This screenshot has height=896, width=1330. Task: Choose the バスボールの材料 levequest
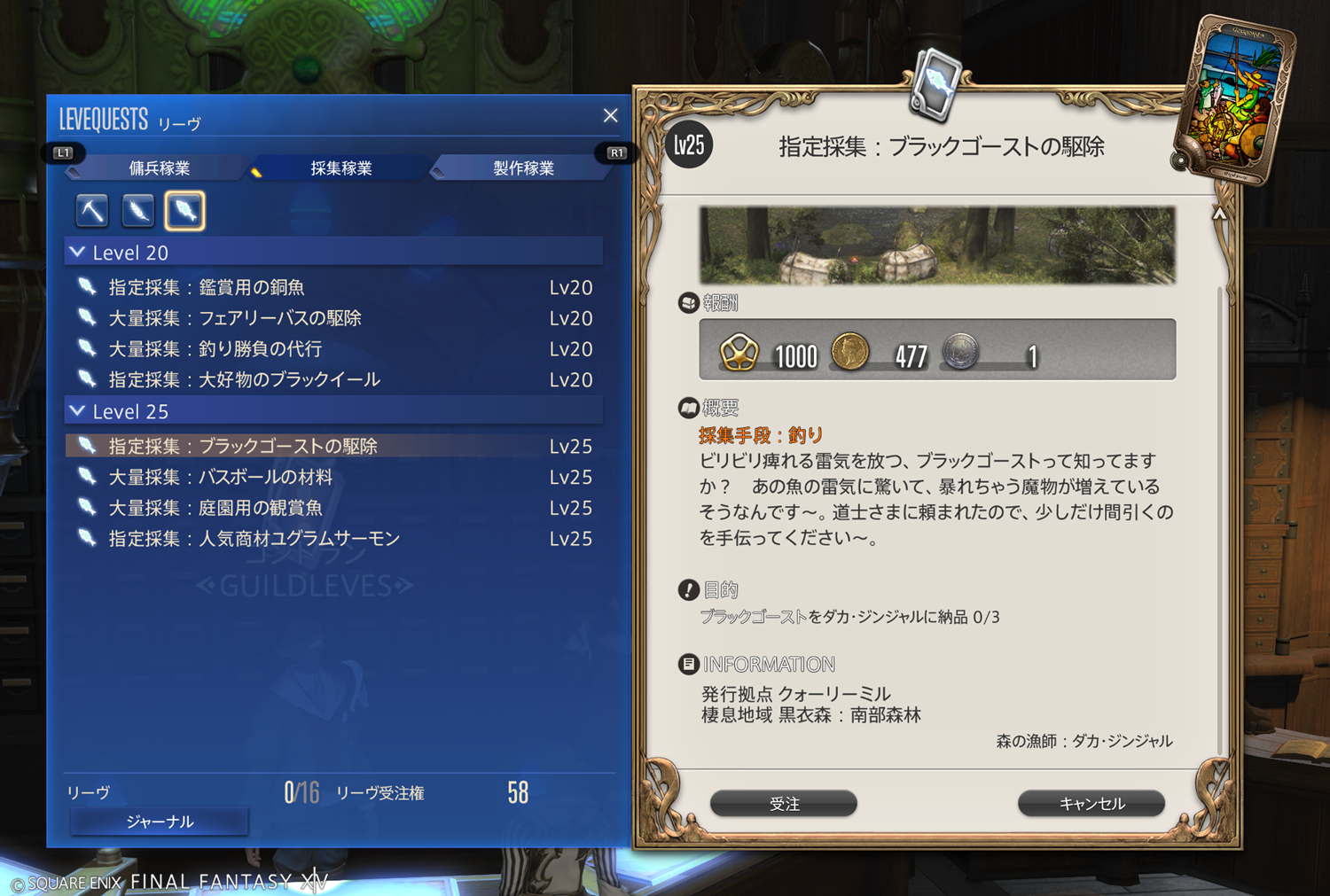click(x=221, y=478)
